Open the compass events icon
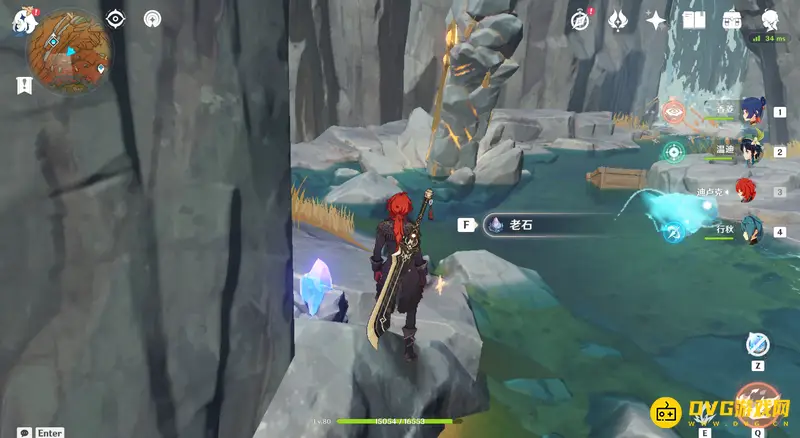Viewport: 800px width, 438px height. tap(579, 20)
